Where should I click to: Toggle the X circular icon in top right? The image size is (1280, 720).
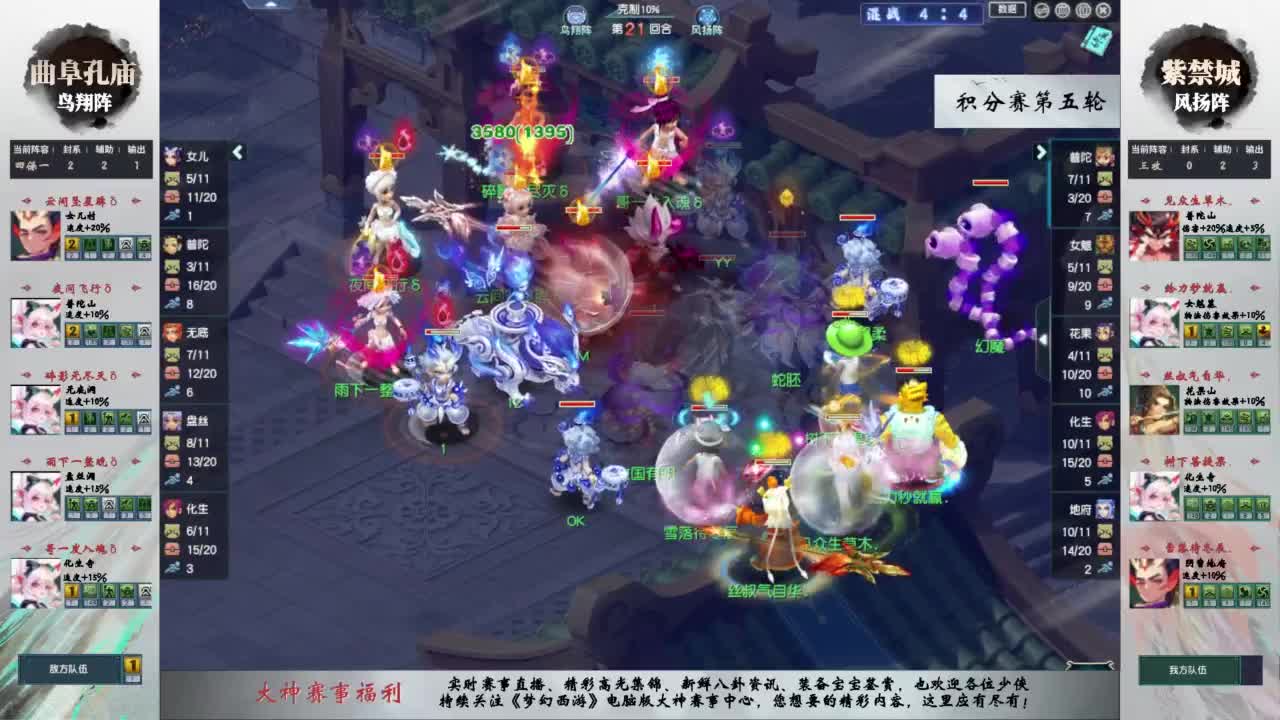(x=1103, y=11)
